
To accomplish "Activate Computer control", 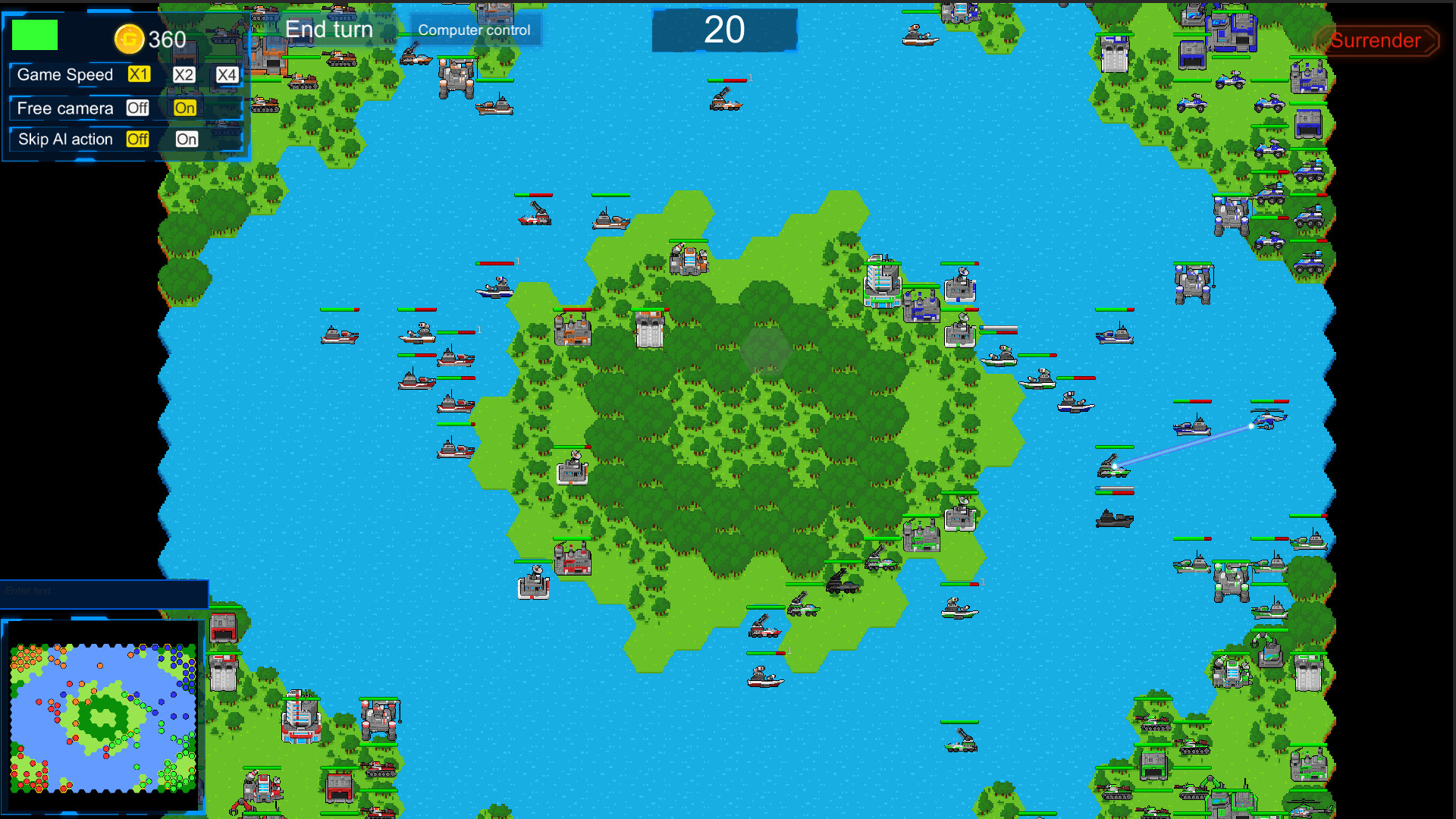I will [x=474, y=30].
